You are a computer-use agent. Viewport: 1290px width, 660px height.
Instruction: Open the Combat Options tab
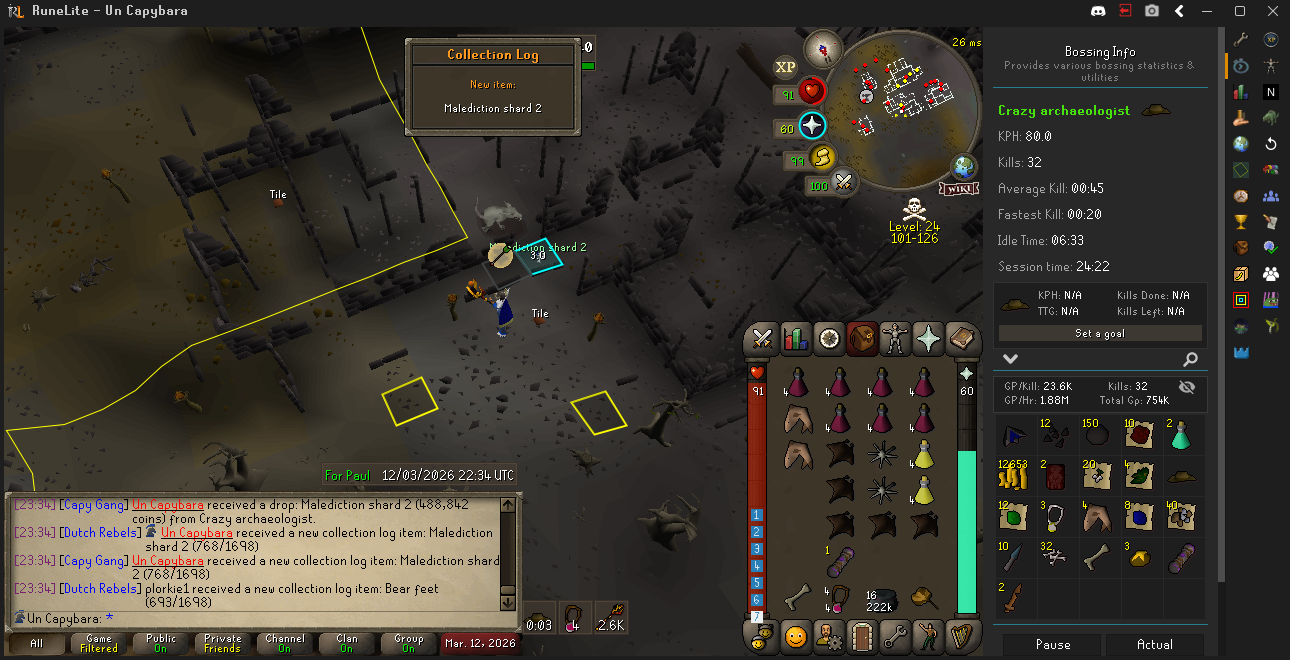click(x=763, y=339)
